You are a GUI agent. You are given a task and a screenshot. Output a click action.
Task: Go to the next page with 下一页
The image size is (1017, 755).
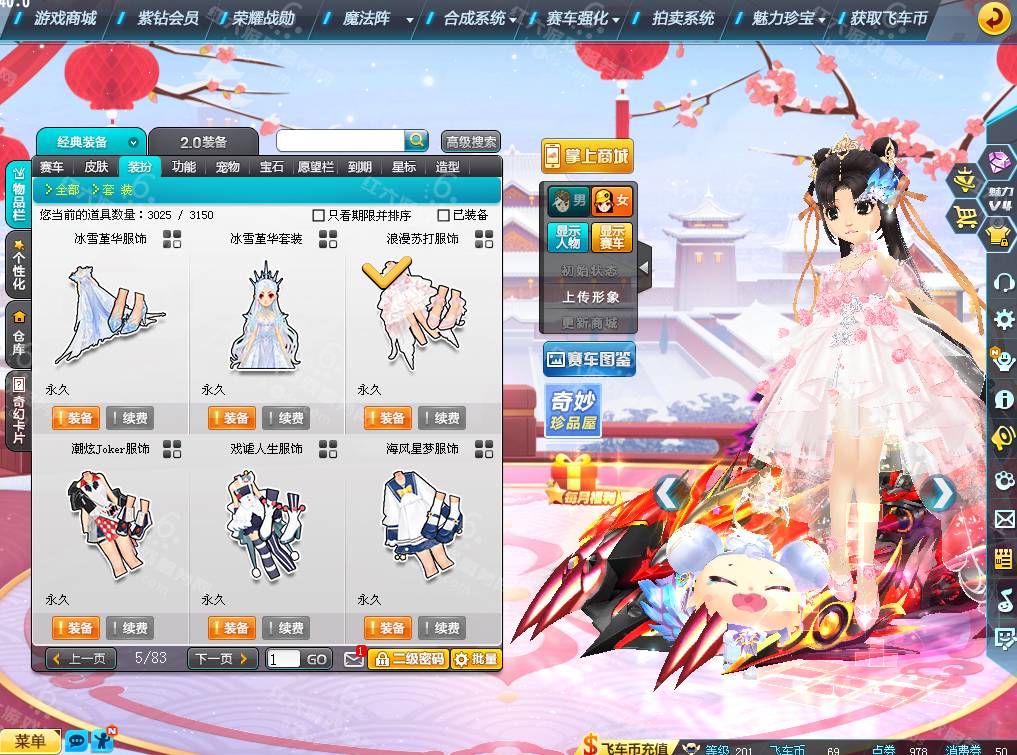click(x=221, y=659)
